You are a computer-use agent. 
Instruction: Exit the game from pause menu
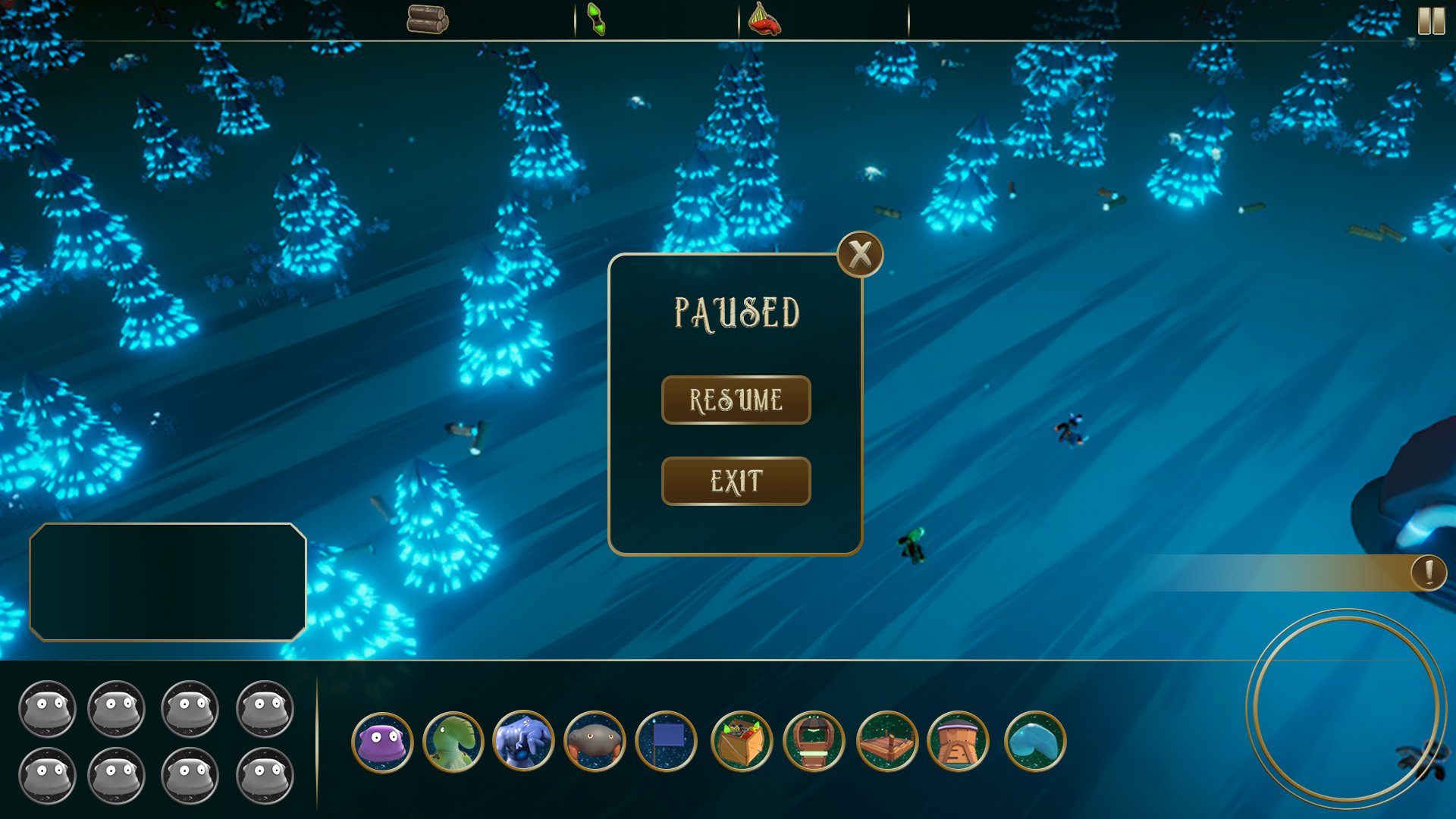pyautogui.click(x=736, y=481)
